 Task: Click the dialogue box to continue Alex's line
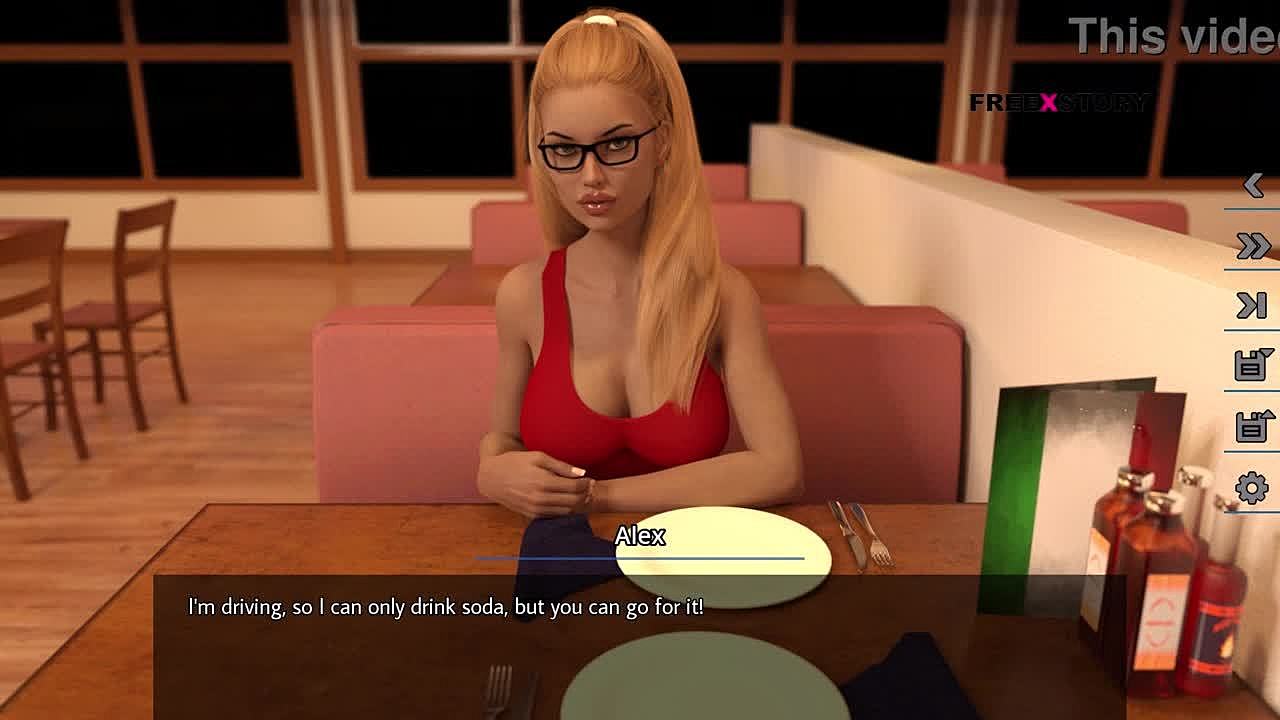[640, 640]
